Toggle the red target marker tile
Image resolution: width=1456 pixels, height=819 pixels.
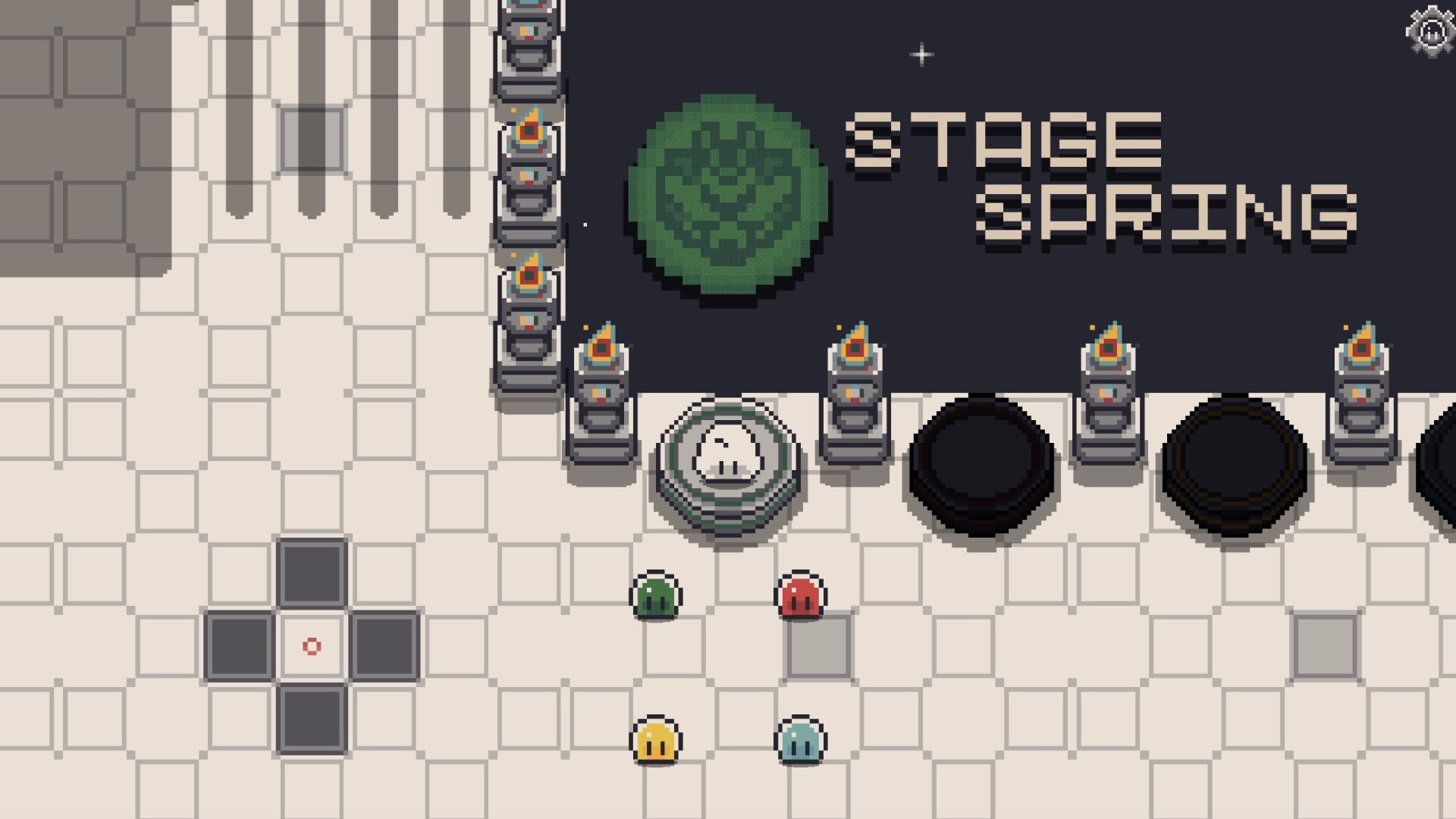[x=311, y=645]
